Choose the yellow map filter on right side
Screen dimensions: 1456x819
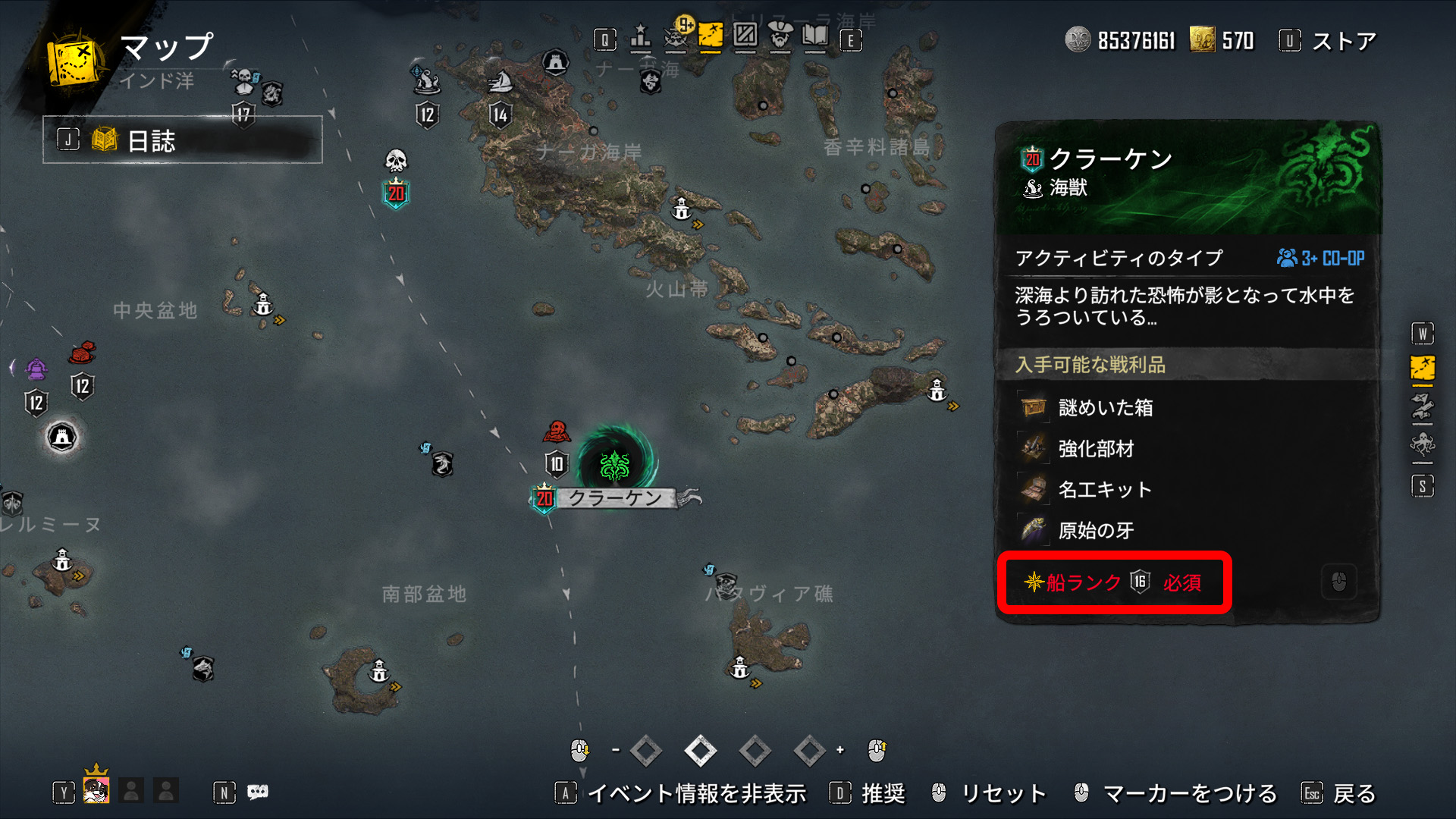1422,369
